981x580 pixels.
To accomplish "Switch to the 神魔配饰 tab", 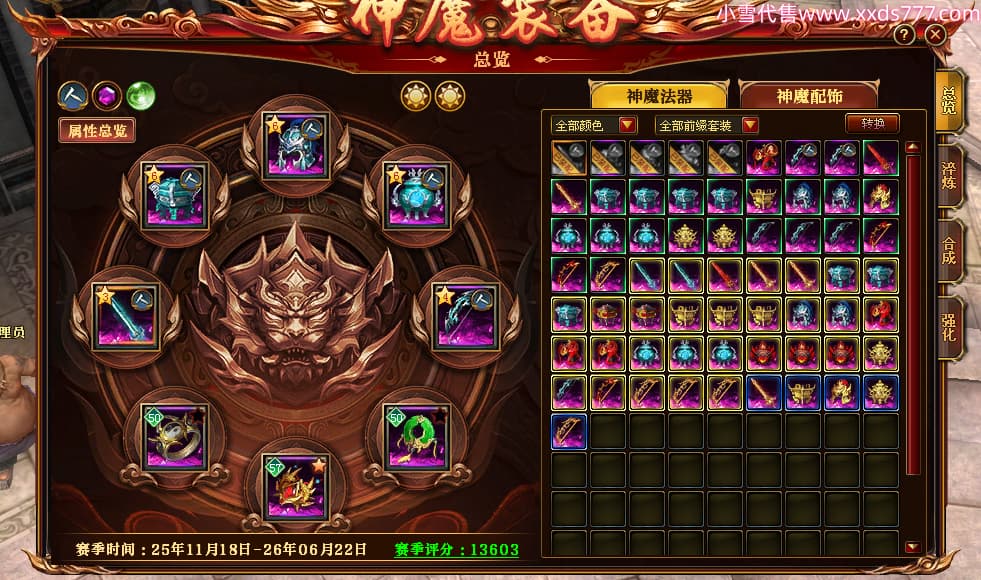I will [x=808, y=96].
